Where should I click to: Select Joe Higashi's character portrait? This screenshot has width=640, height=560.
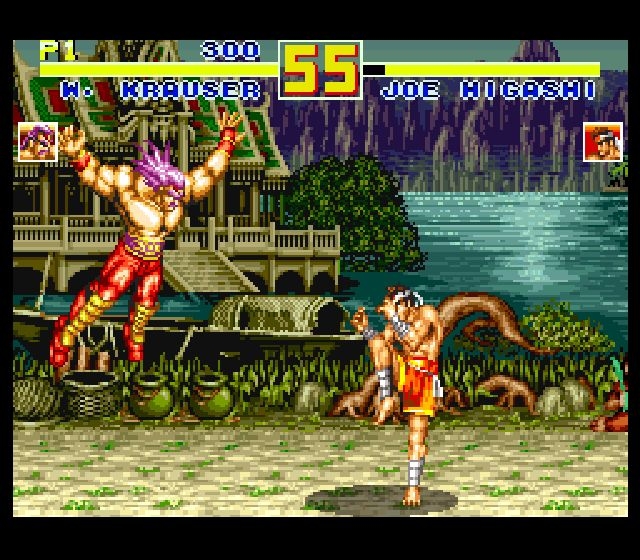pyautogui.click(x=602, y=142)
